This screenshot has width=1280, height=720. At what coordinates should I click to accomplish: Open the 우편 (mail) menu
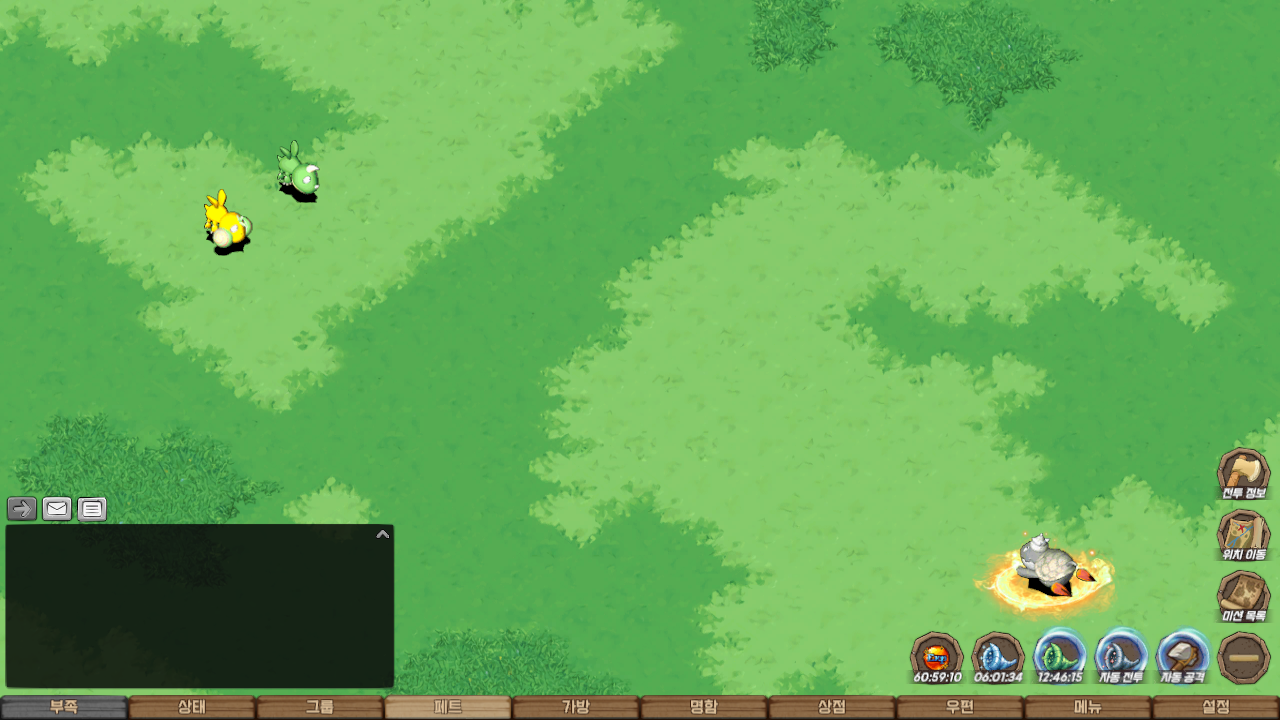(960, 707)
